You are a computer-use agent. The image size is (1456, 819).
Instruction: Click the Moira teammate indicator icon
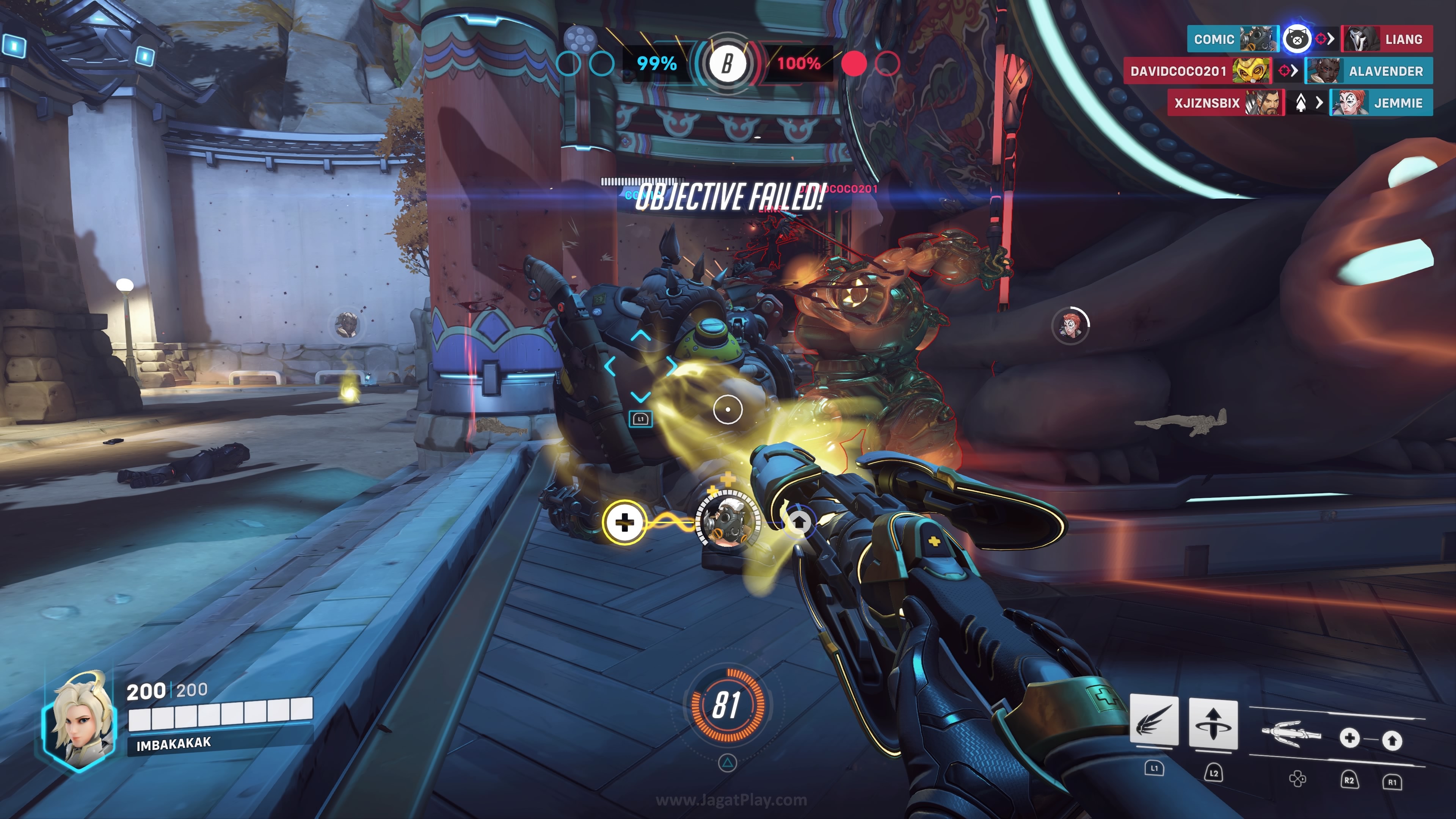1070,326
